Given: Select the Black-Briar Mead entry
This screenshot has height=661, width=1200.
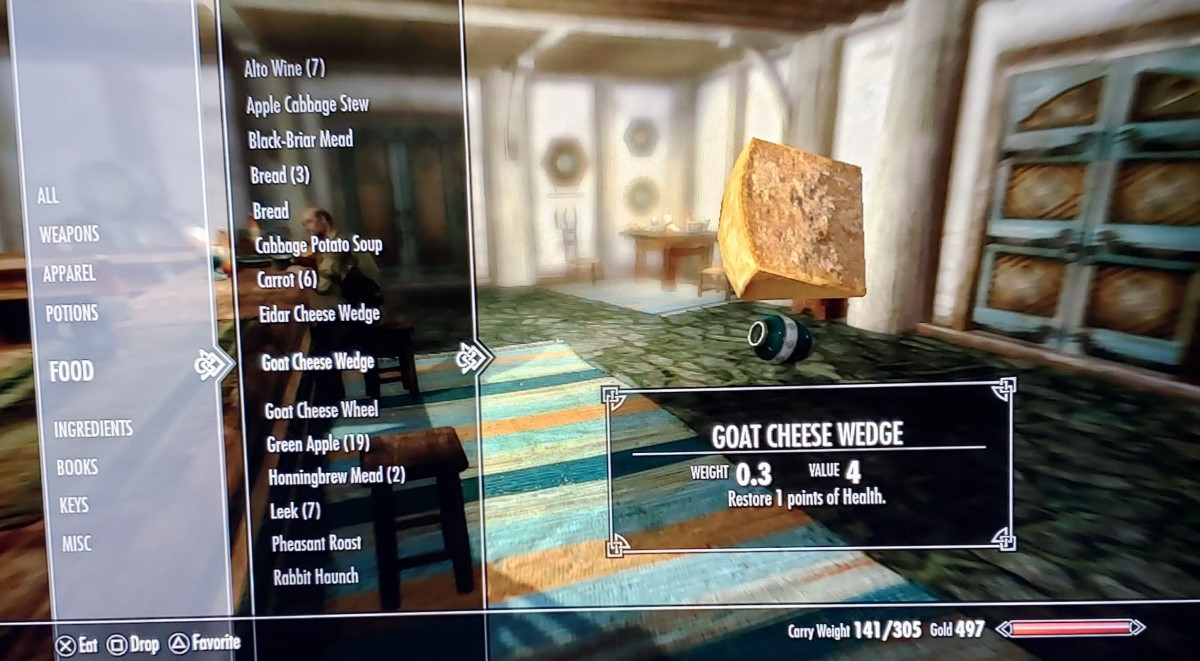Looking at the screenshot, I should [300, 140].
